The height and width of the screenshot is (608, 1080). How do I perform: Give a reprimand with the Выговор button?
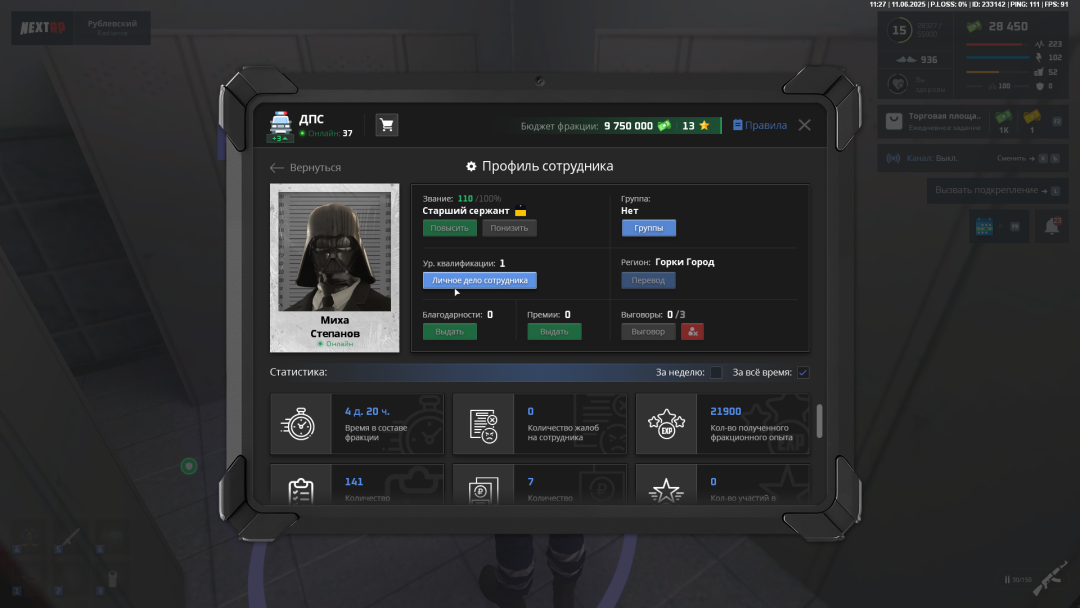click(648, 332)
